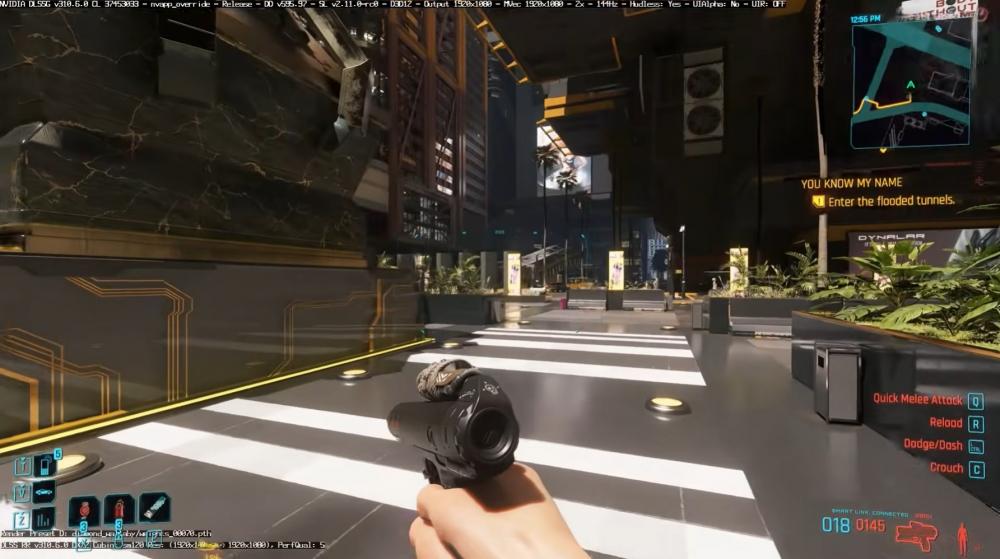Viewport: 1000px width, 559px height.
Task: Select the red grenade quick slot
Action: click(x=86, y=509)
